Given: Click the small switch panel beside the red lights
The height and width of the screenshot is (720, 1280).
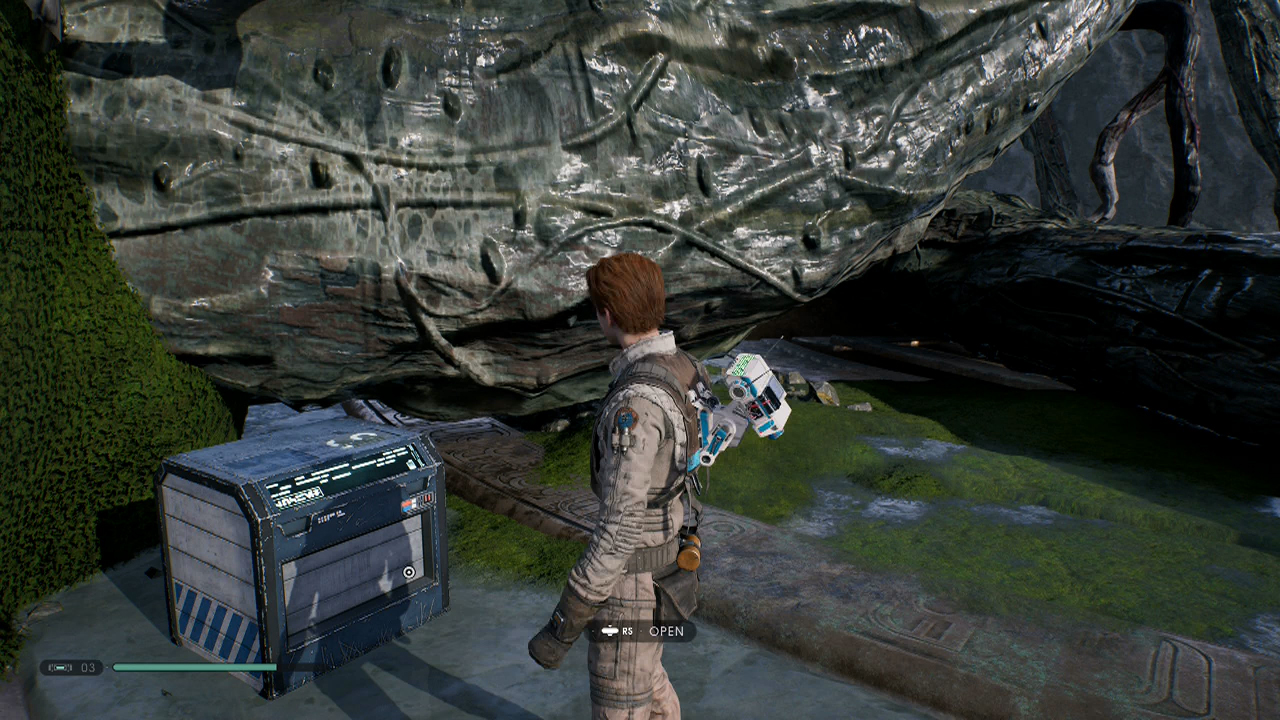Looking at the screenshot, I should click(x=406, y=504).
